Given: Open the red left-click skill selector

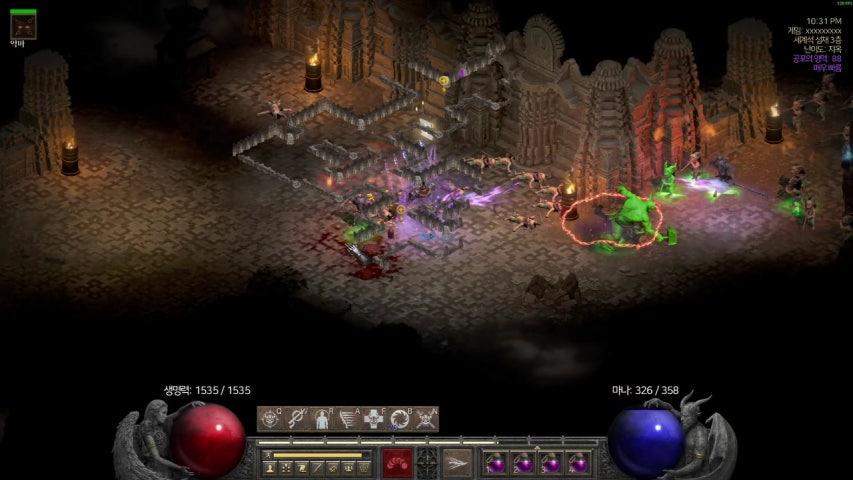Looking at the screenshot, I should pos(397,463).
